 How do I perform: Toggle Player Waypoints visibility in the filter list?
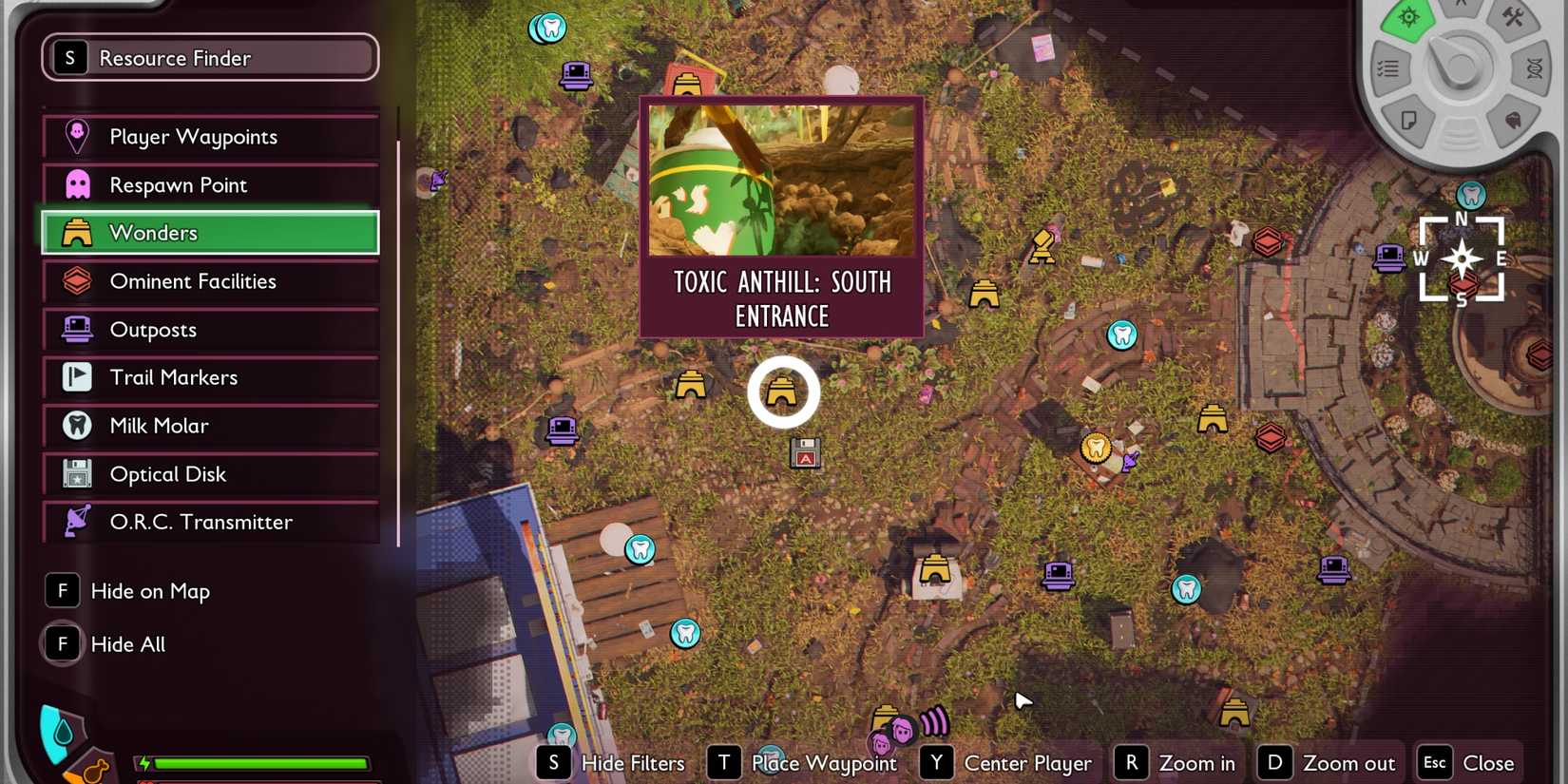(x=210, y=136)
